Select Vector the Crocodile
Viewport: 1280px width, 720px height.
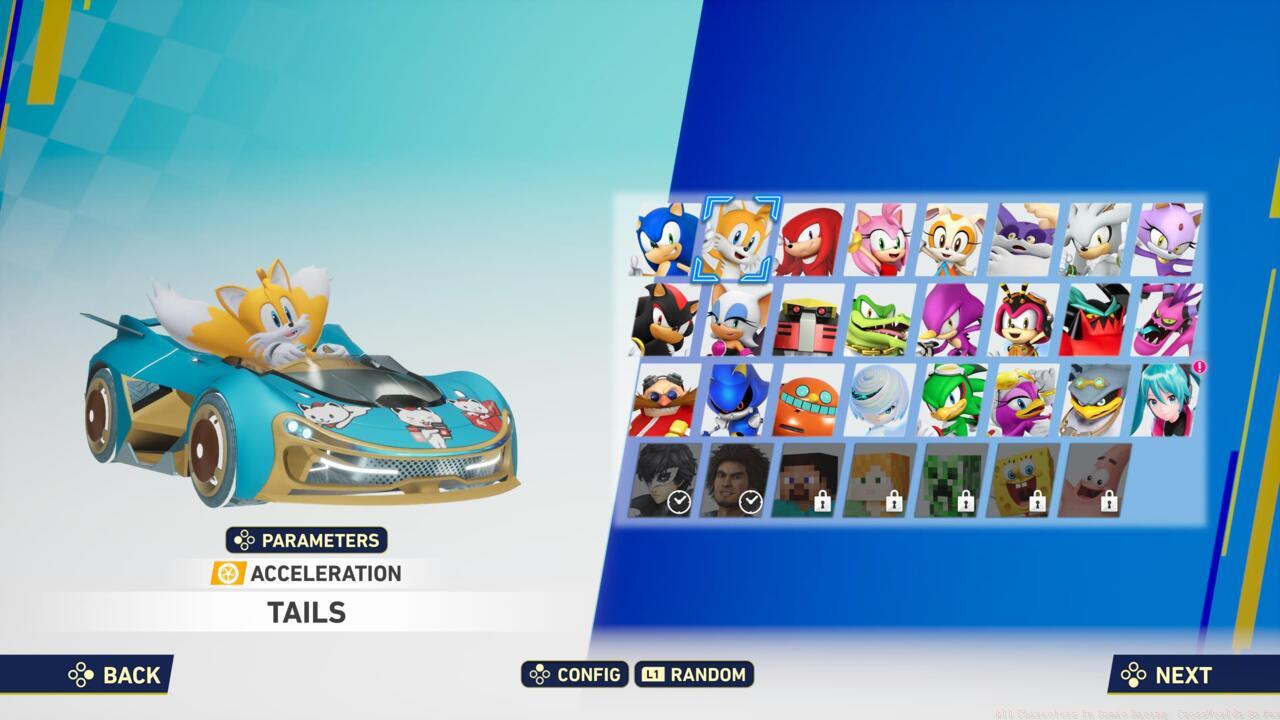click(x=882, y=321)
